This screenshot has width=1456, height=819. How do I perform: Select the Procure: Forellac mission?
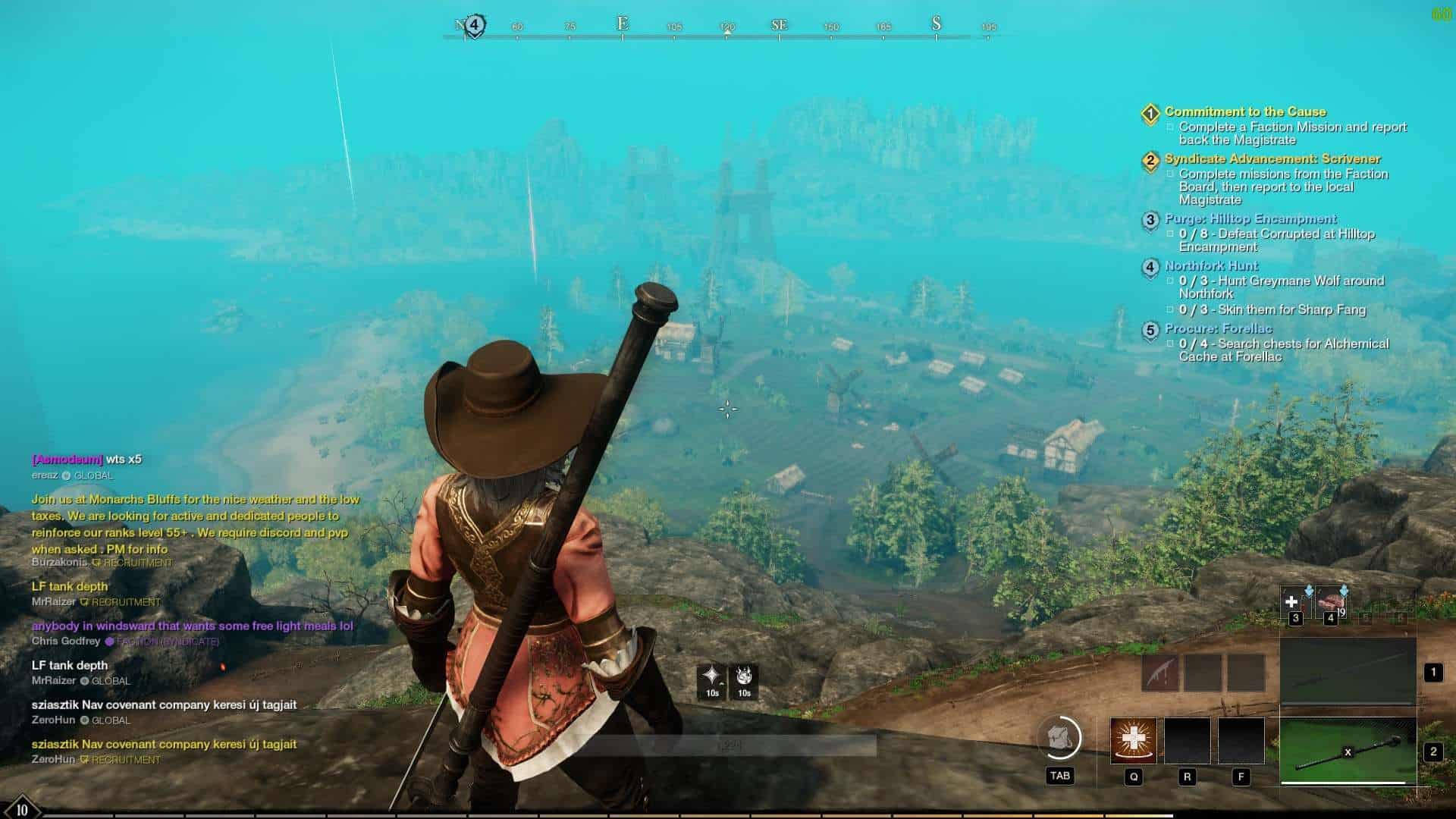[1218, 329]
